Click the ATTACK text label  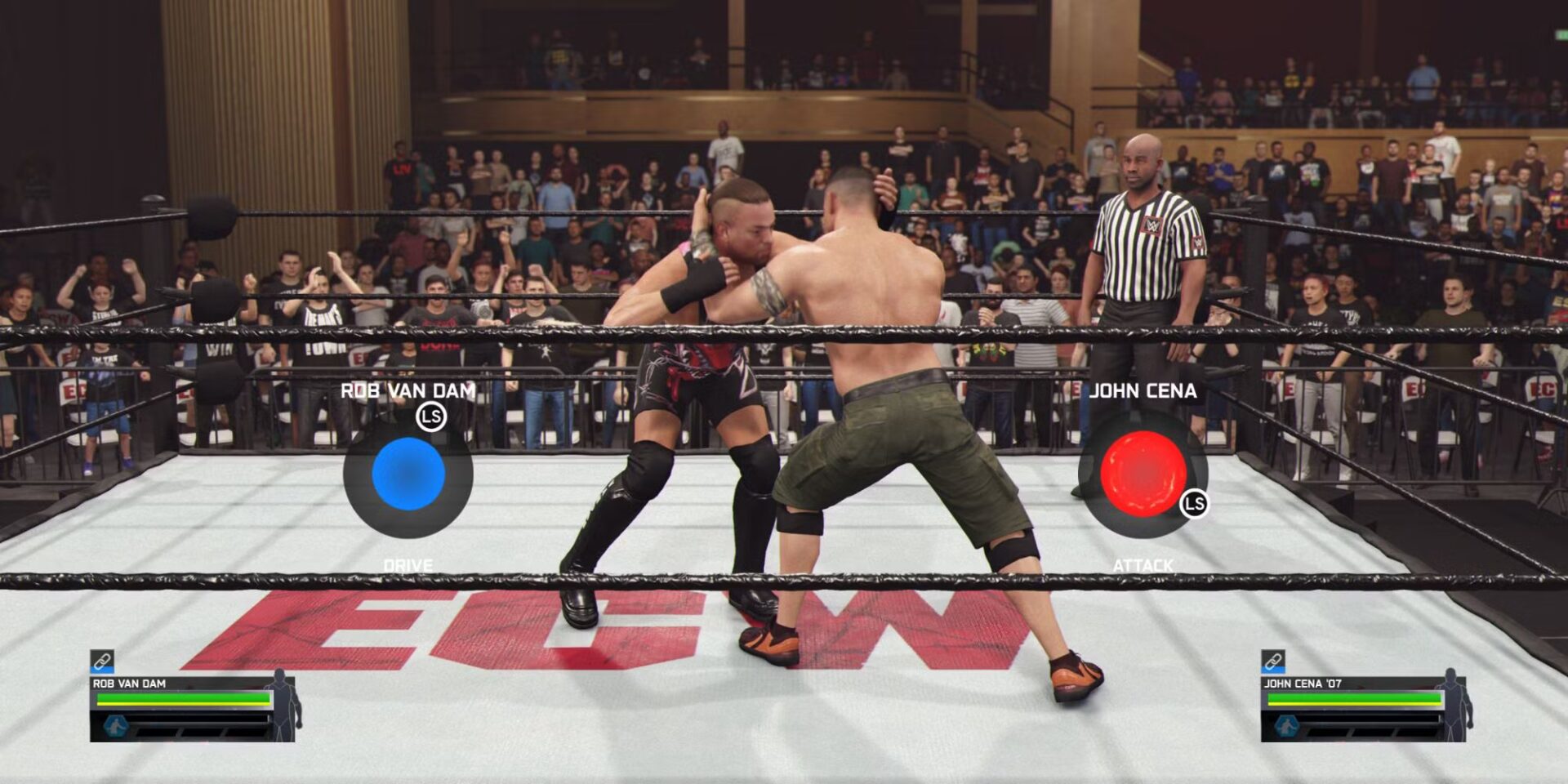pyautogui.click(x=1143, y=564)
